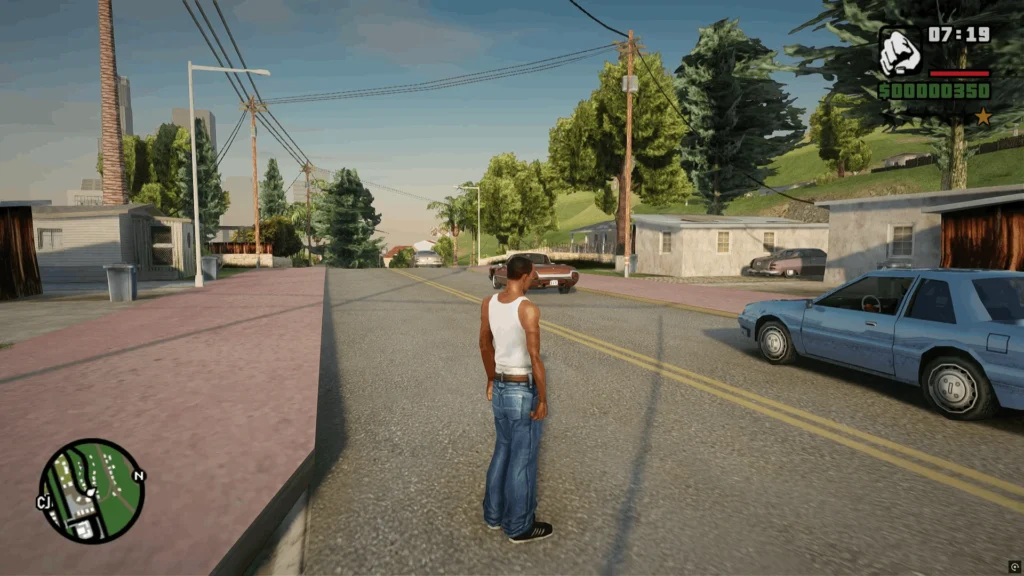This screenshot has width=1024, height=576.
Task: Click the wanted level star
Action: click(x=983, y=117)
